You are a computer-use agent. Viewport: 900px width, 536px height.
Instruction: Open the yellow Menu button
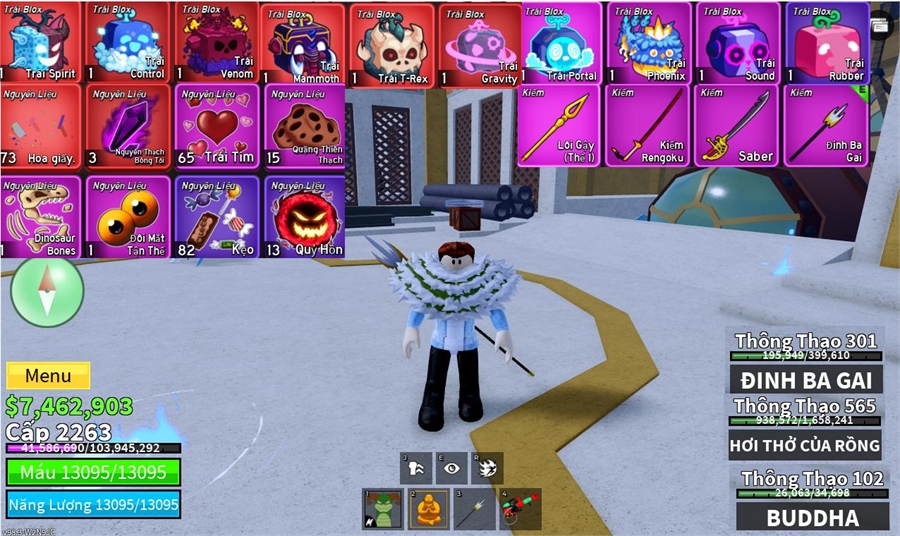[48, 376]
